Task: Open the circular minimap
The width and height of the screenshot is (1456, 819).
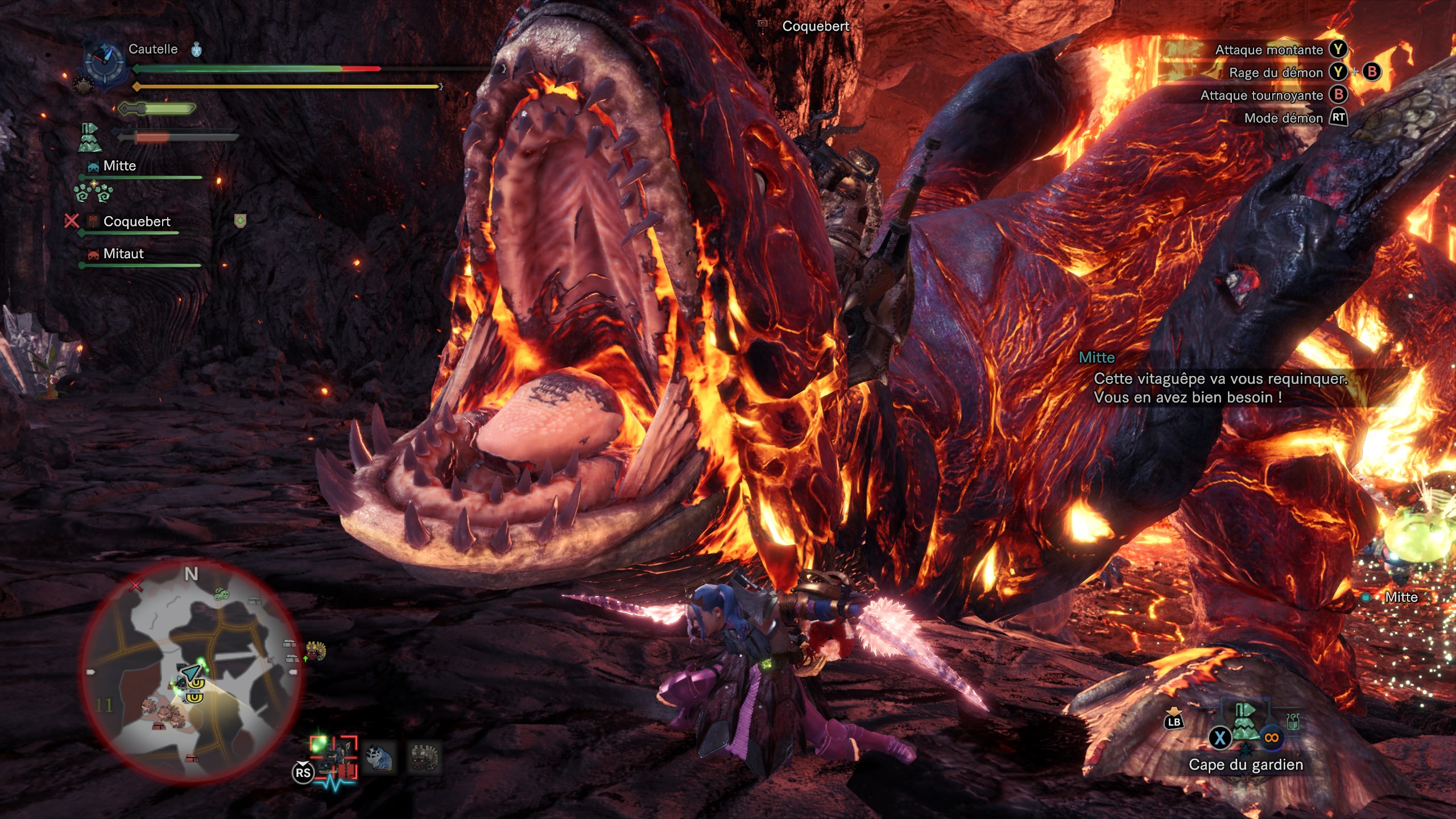Action: coord(191,671)
